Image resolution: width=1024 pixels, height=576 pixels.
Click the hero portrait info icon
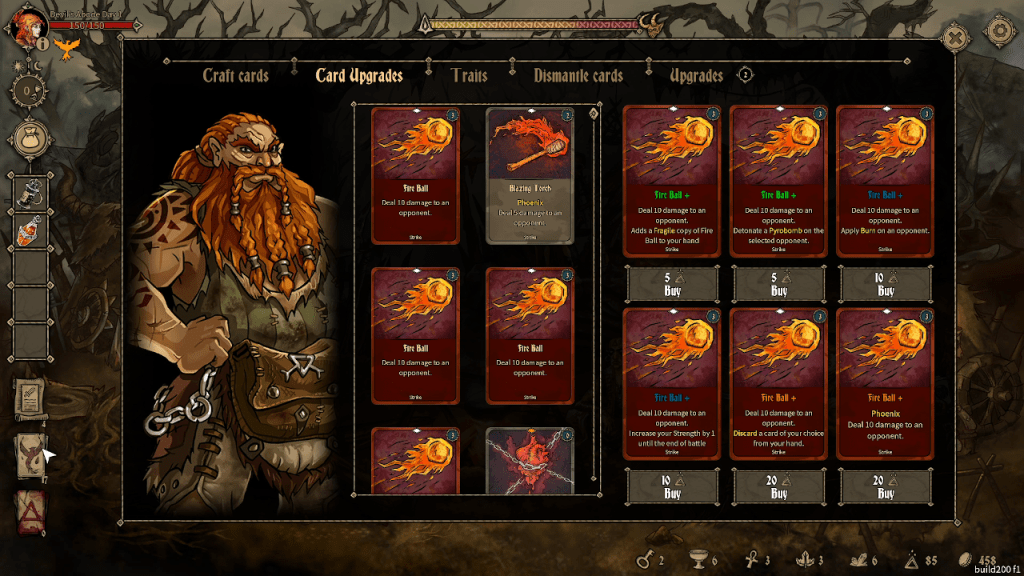(x=43, y=43)
